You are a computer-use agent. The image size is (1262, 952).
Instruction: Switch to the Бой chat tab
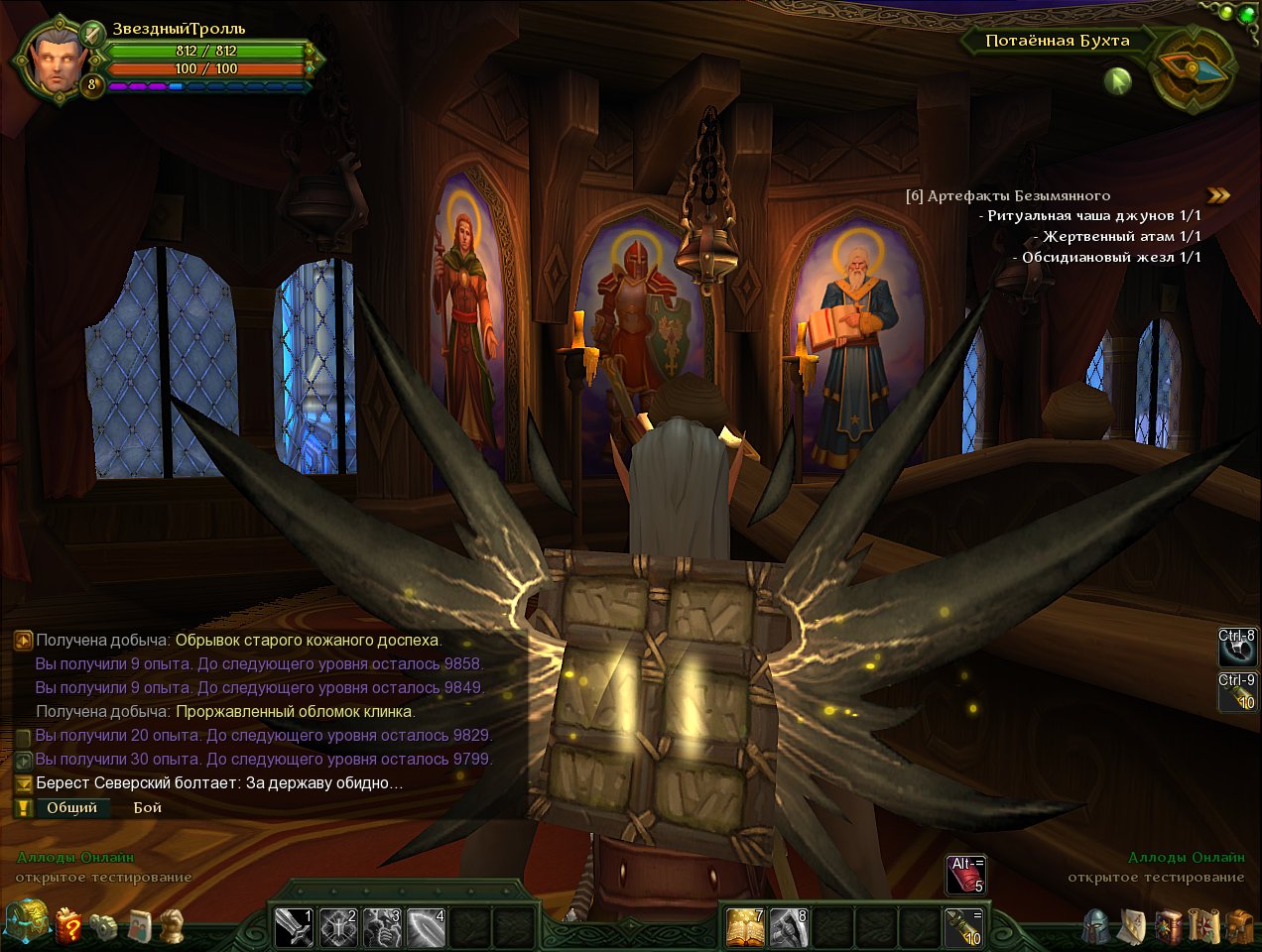148,807
